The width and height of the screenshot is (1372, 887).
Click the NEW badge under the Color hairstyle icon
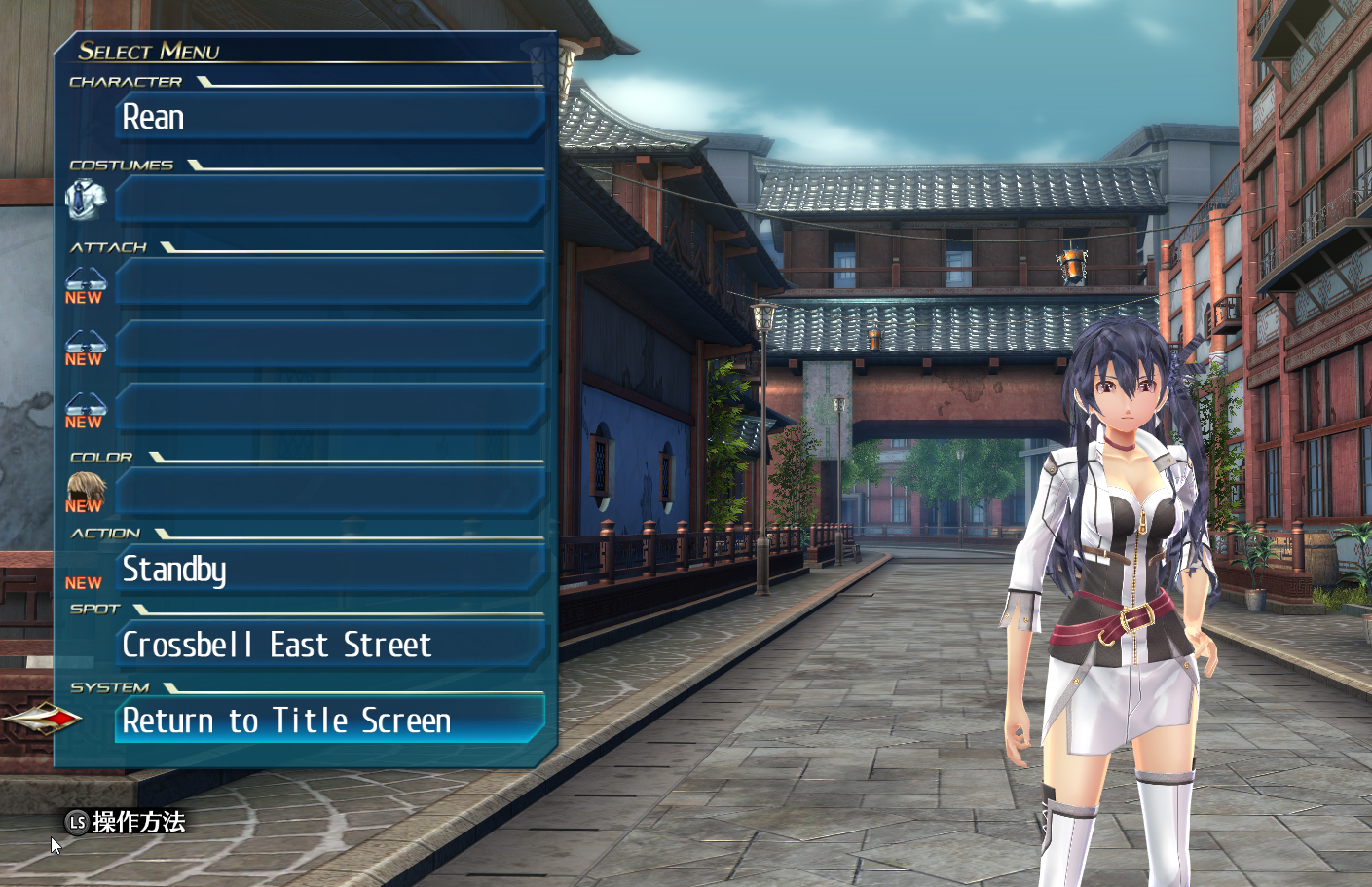[x=84, y=505]
